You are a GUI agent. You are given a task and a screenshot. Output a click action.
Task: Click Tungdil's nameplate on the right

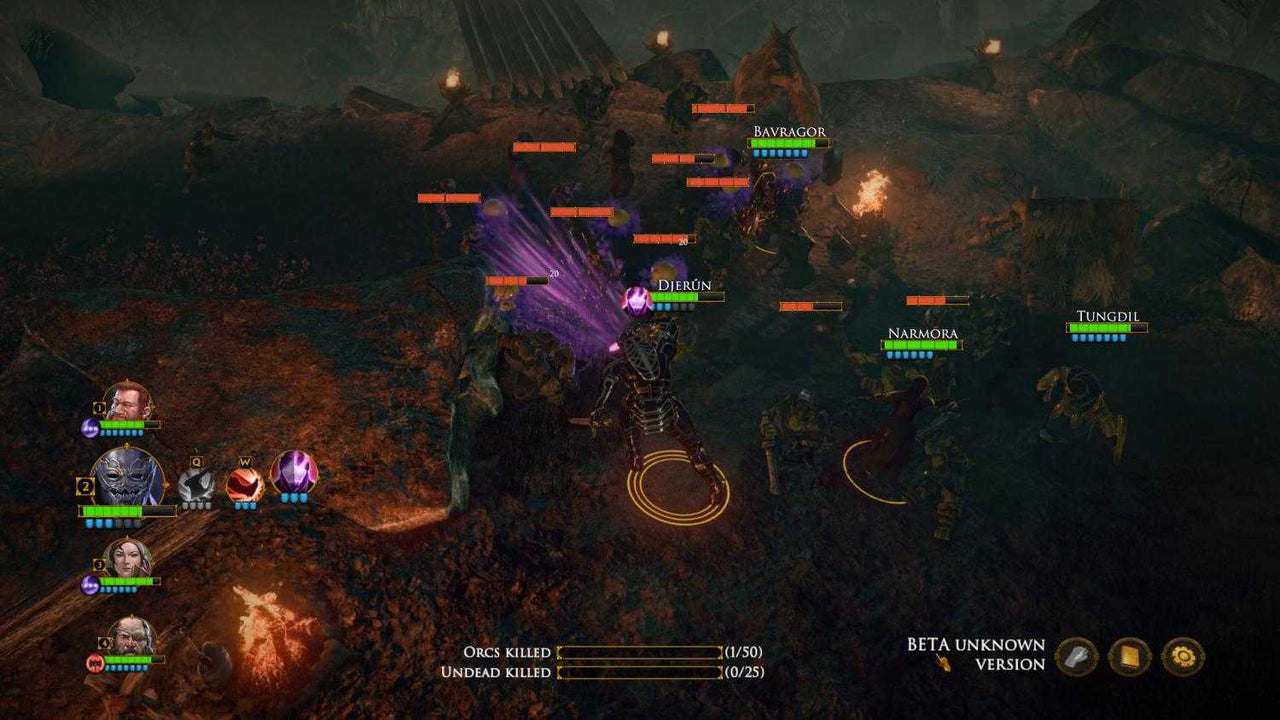click(1106, 316)
